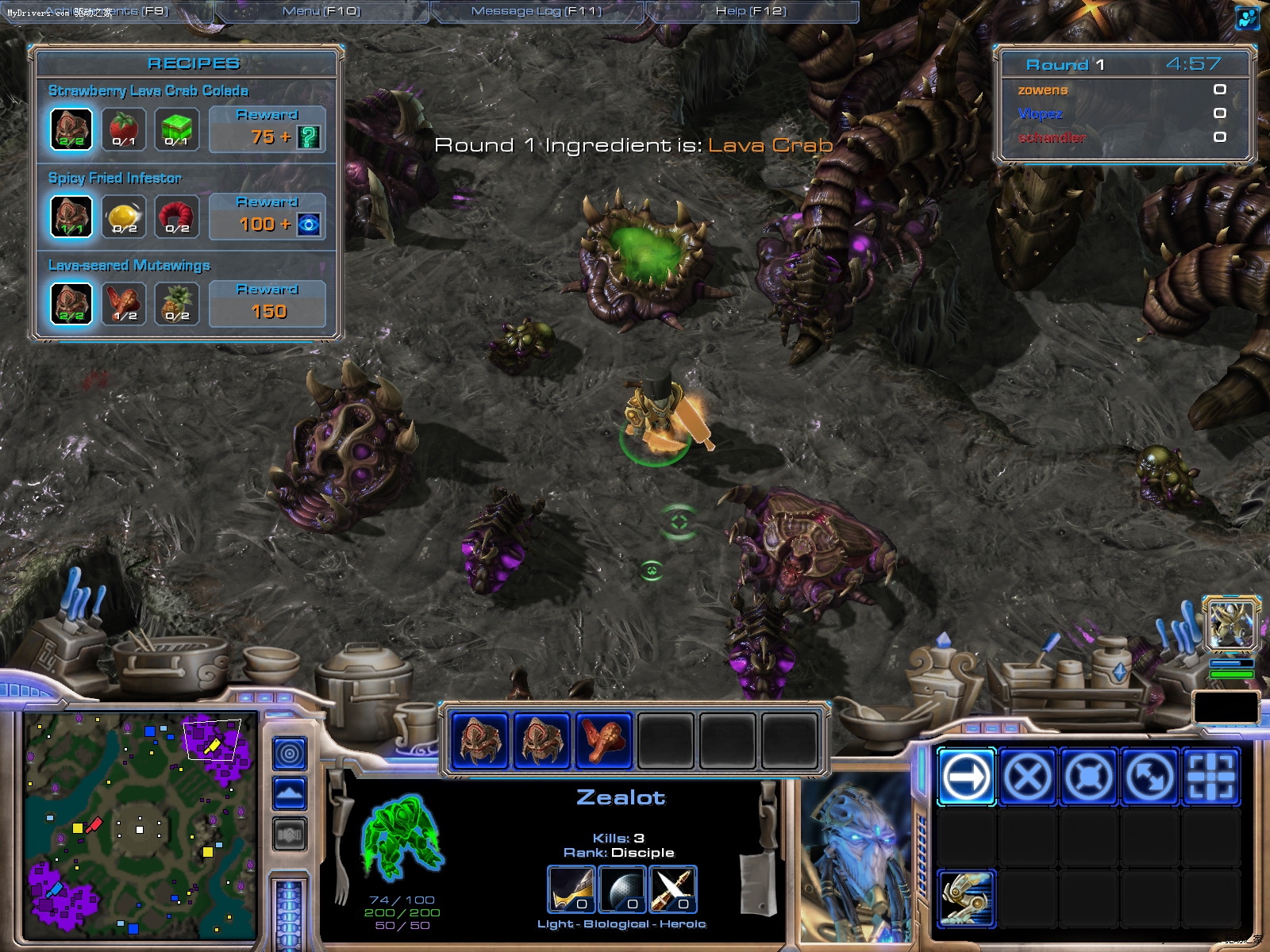The width and height of the screenshot is (1270, 952).
Task: Choose the Hold Position command
Action: (x=1088, y=776)
